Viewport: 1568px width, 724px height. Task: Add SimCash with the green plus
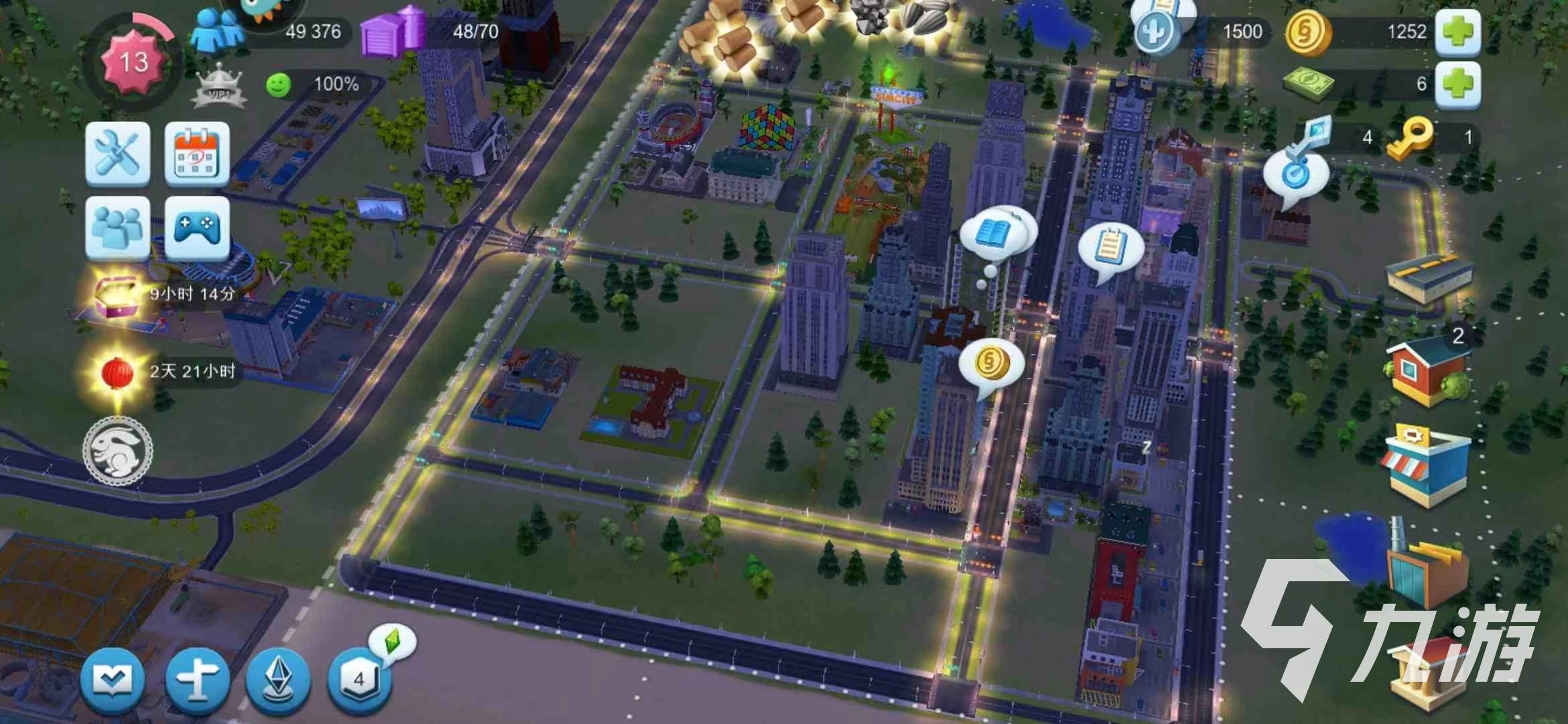click(1457, 84)
